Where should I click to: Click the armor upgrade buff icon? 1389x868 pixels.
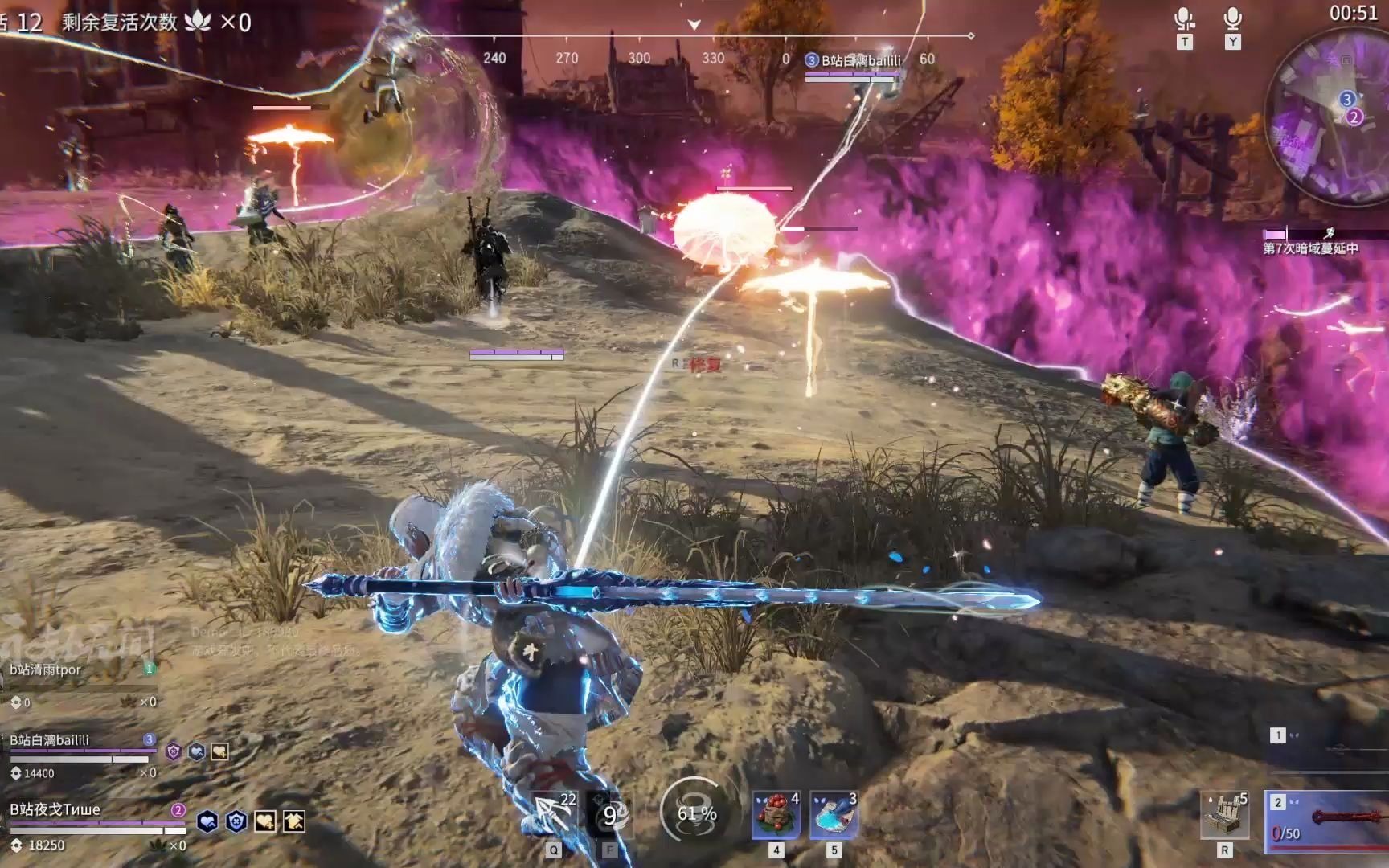(x=294, y=821)
